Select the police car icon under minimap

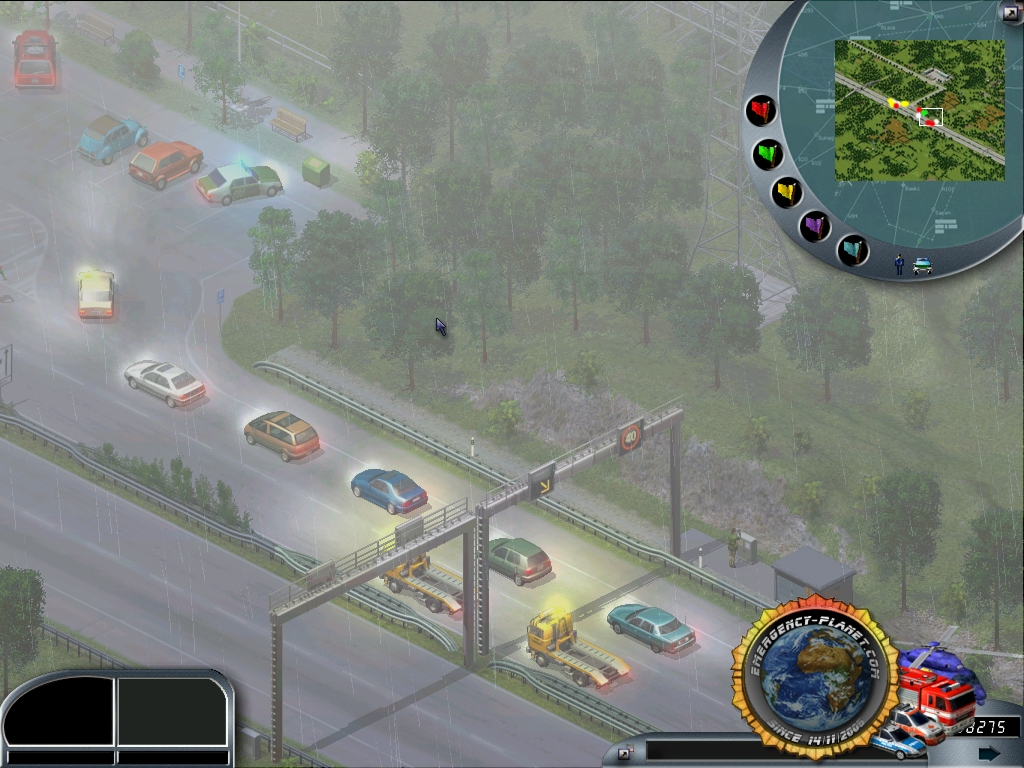click(922, 265)
